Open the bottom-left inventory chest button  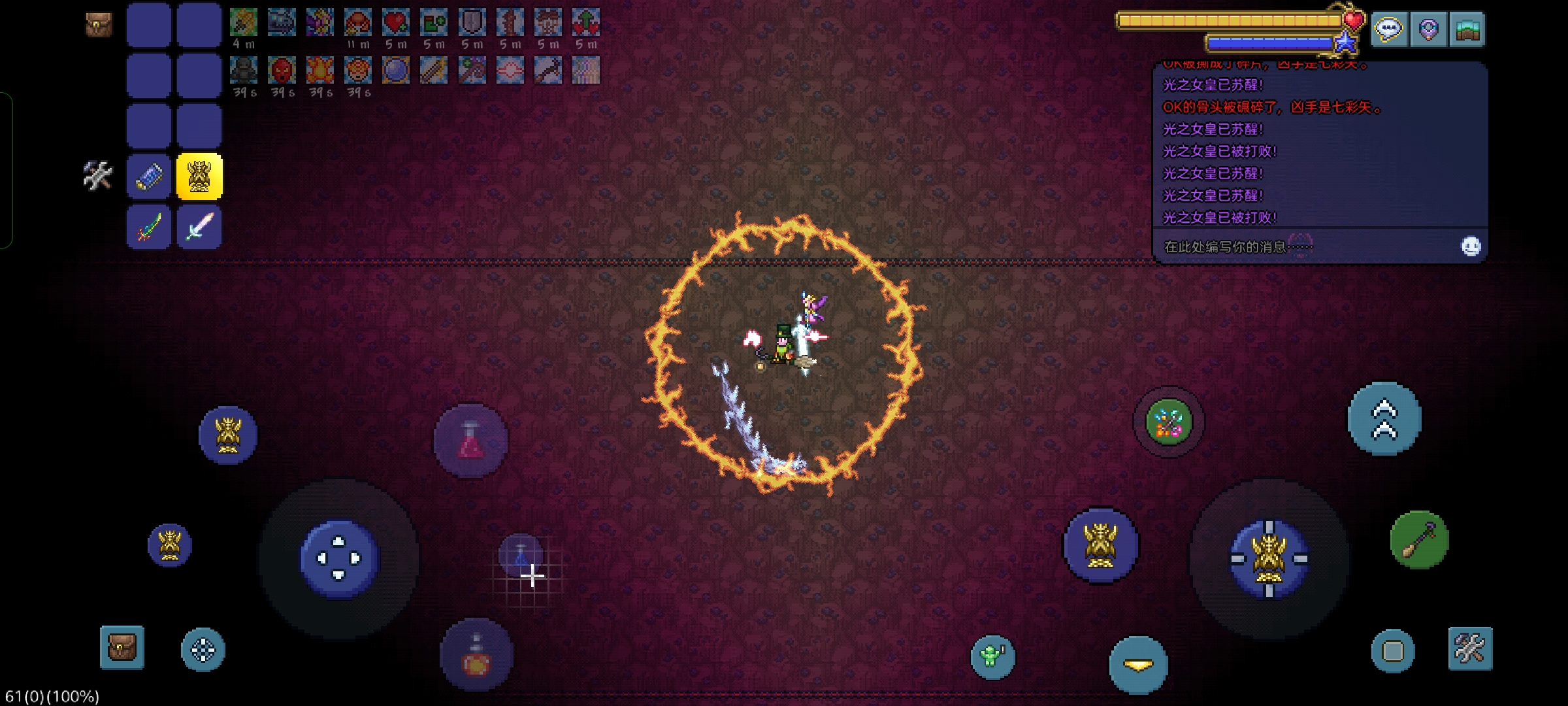coord(122,648)
